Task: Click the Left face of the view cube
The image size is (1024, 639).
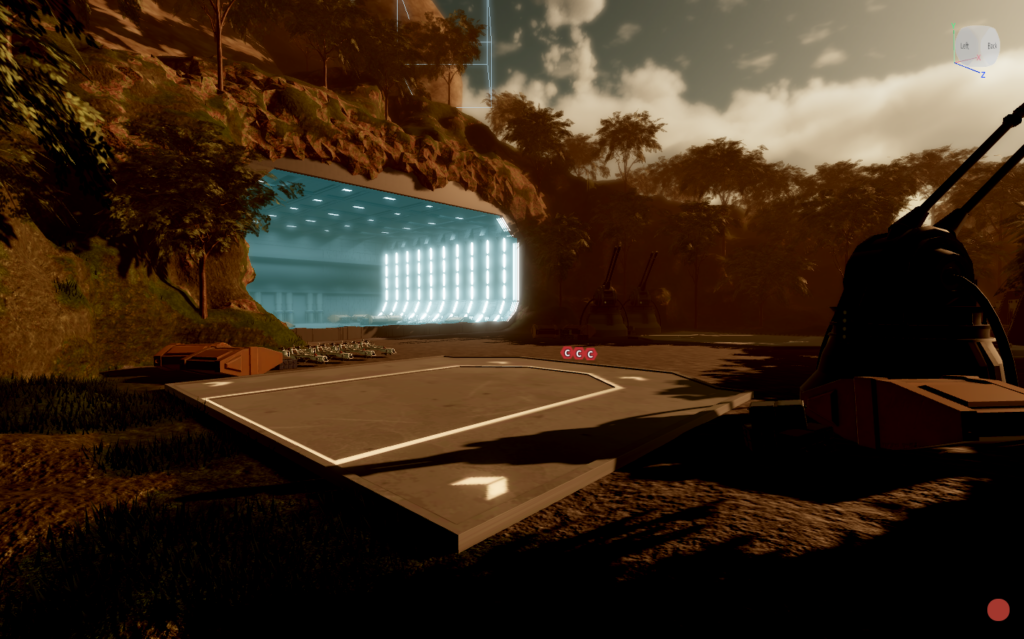Action: pyautogui.click(x=966, y=46)
